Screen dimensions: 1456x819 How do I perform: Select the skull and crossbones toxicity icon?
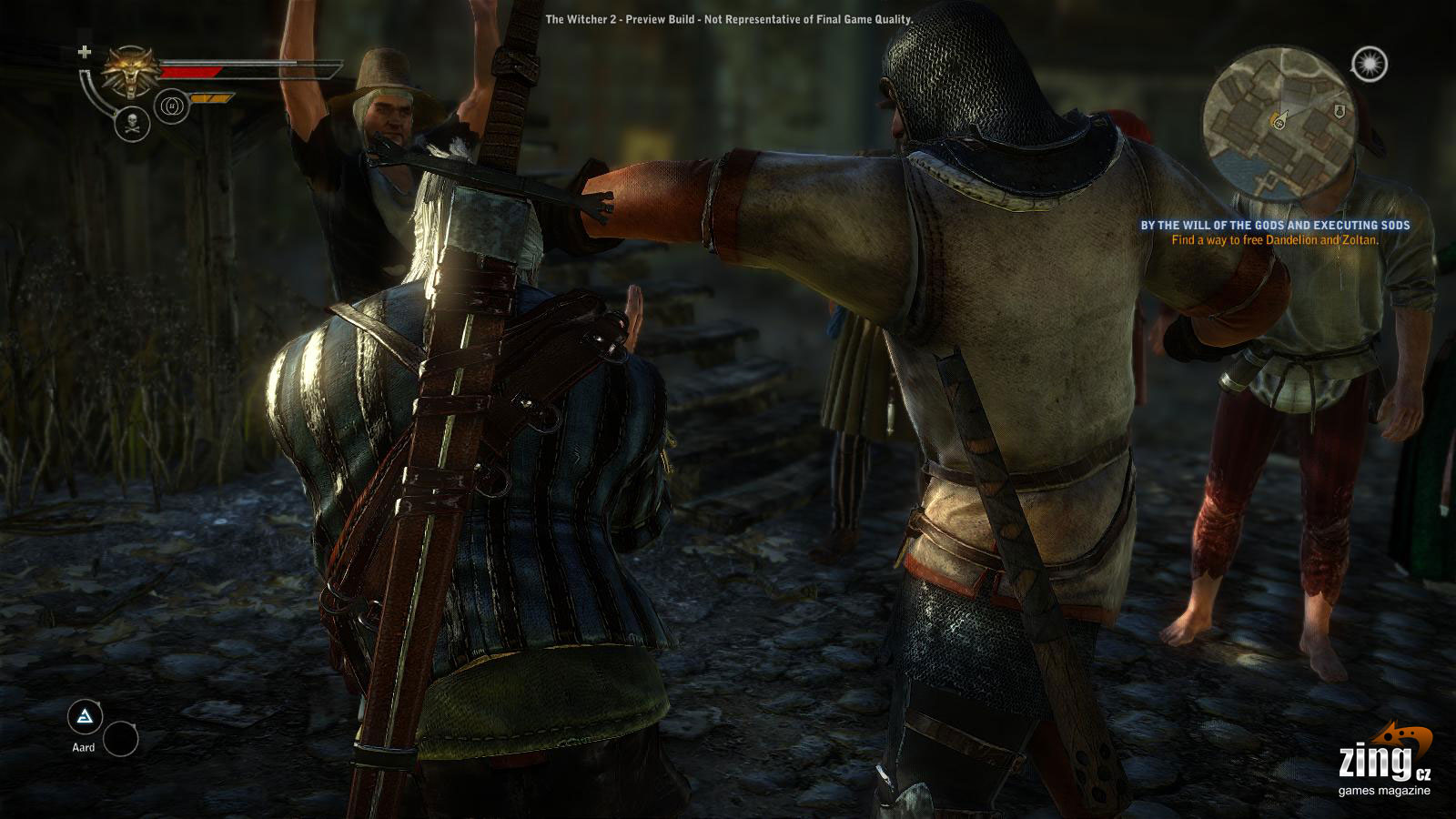coord(133,125)
